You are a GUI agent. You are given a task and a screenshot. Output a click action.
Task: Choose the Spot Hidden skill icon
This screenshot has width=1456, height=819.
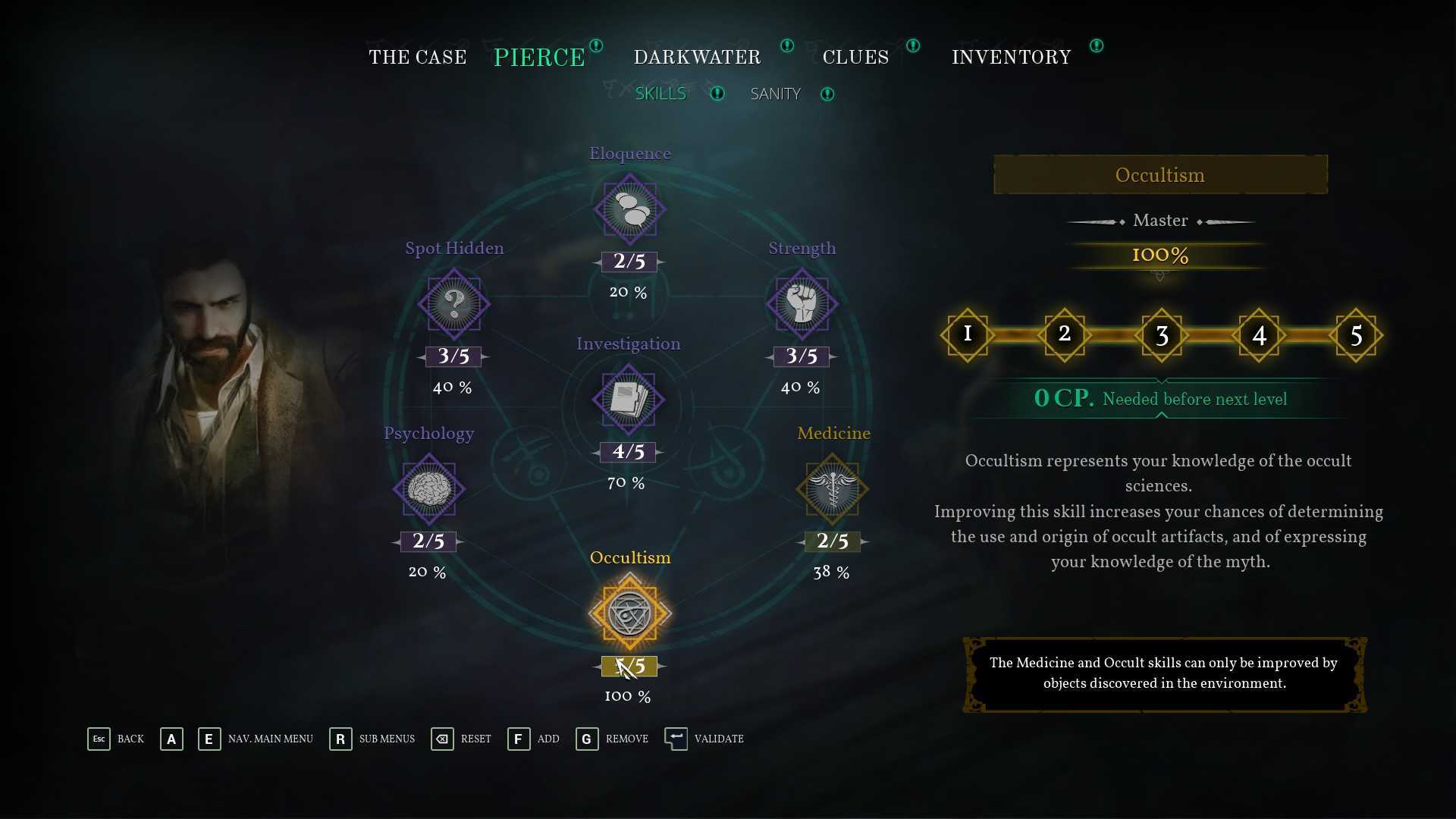tap(454, 304)
